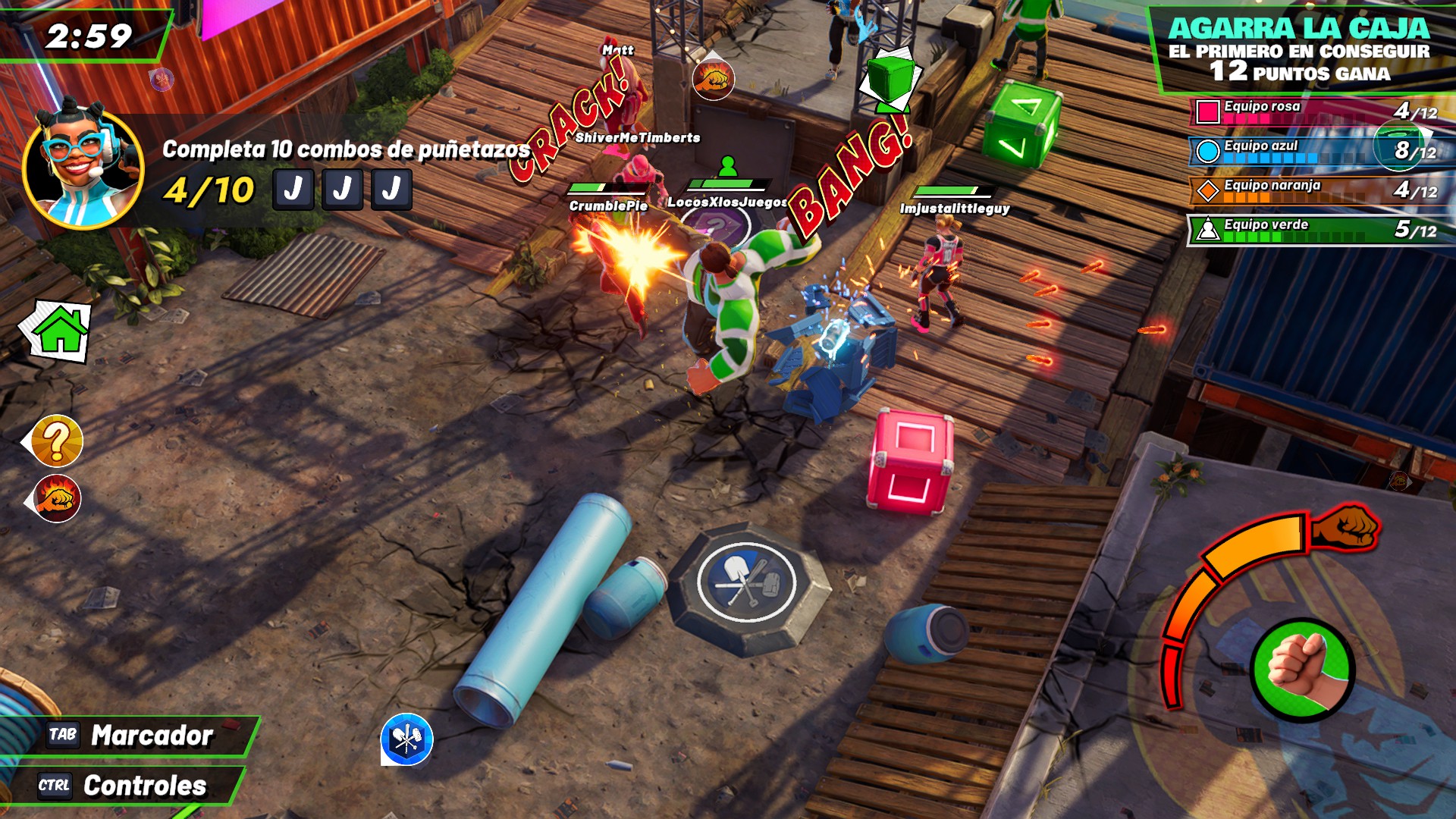Select the orange question mark icon

point(56,441)
